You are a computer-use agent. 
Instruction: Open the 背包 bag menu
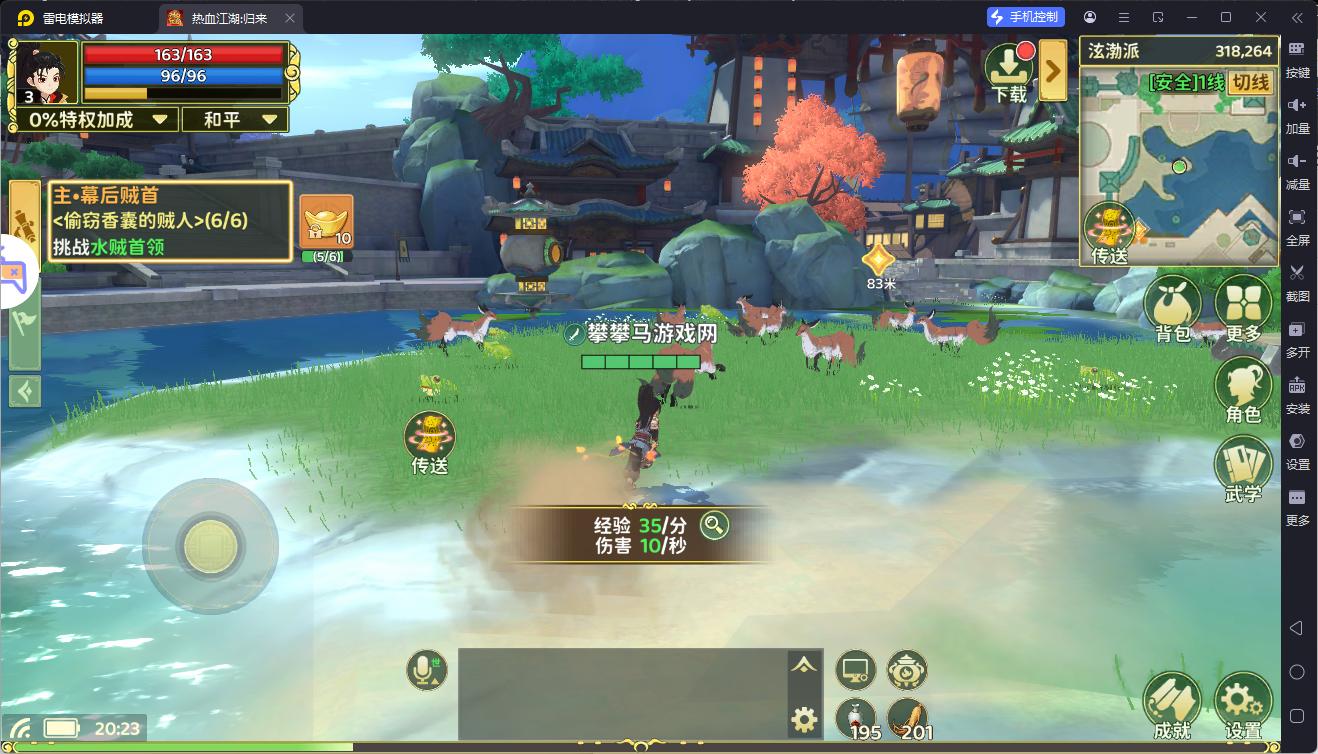tap(1172, 305)
